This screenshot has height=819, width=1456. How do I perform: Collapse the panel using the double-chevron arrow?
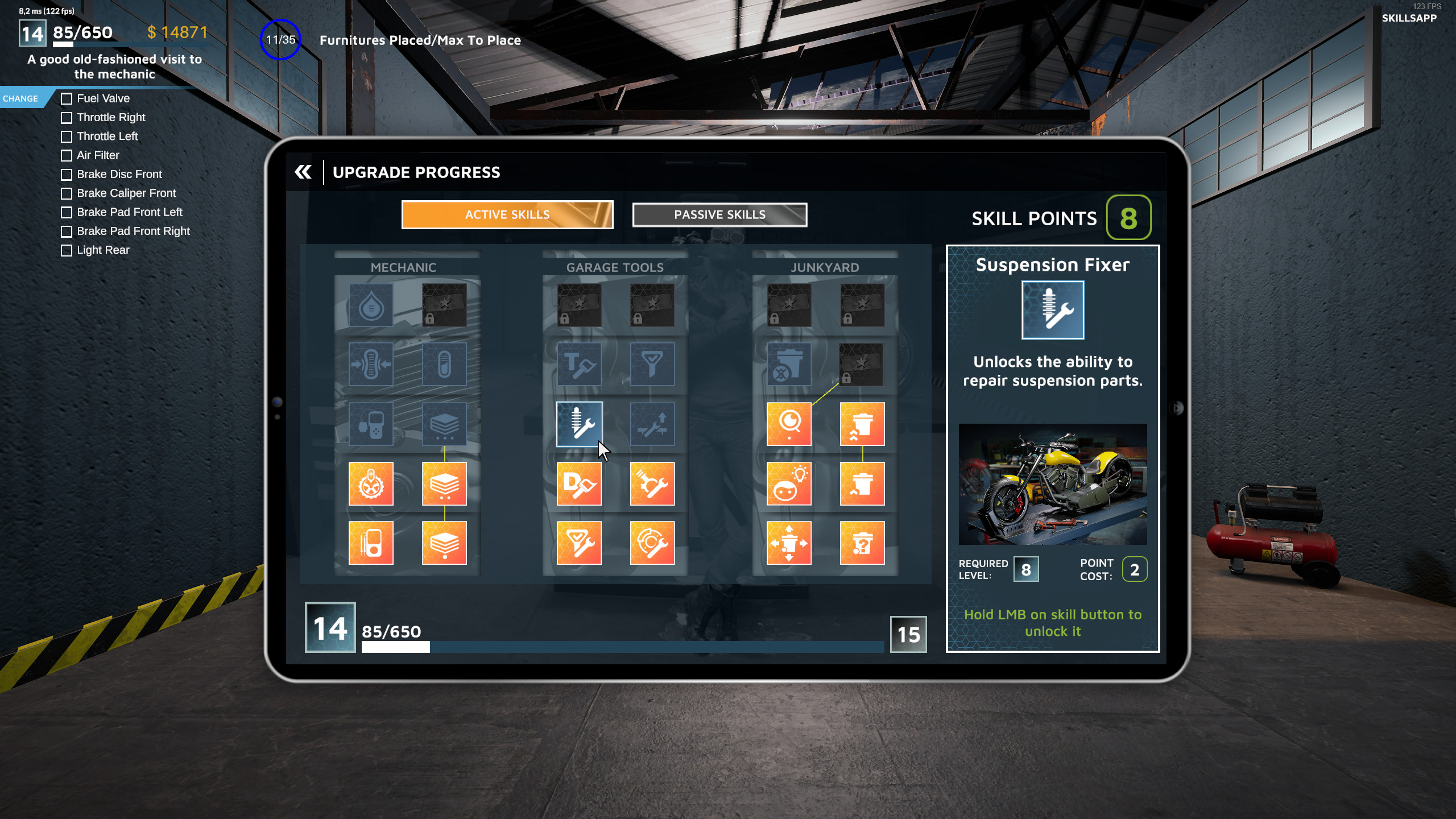303,172
